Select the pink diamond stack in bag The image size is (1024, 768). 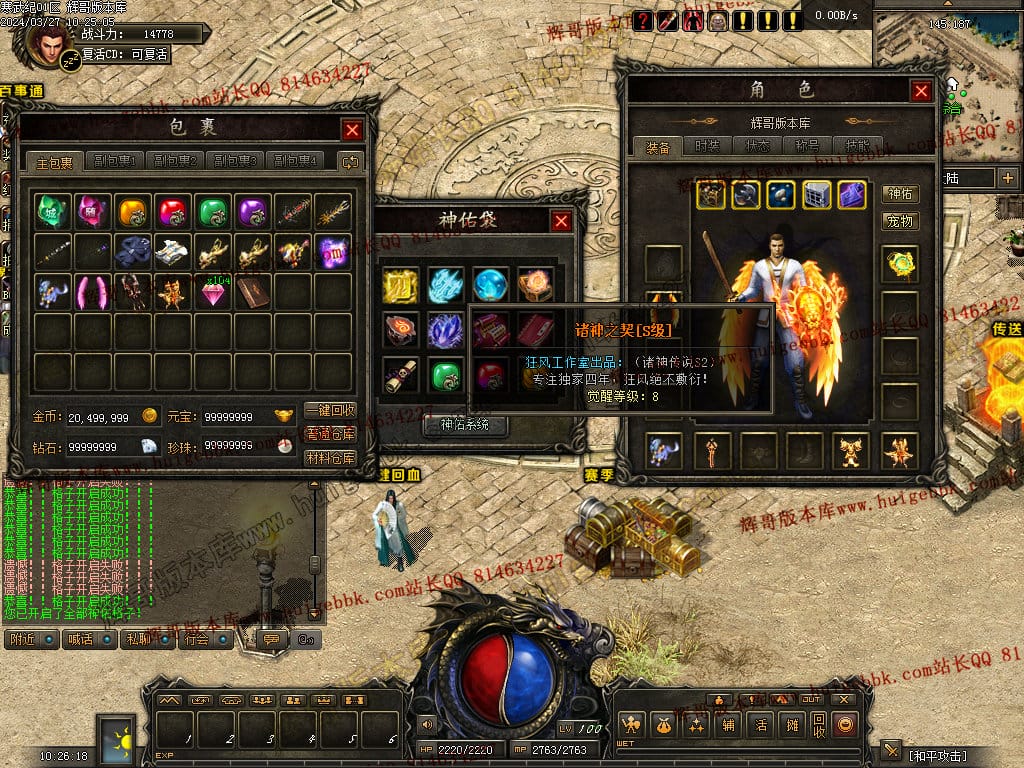click(212, 291)
